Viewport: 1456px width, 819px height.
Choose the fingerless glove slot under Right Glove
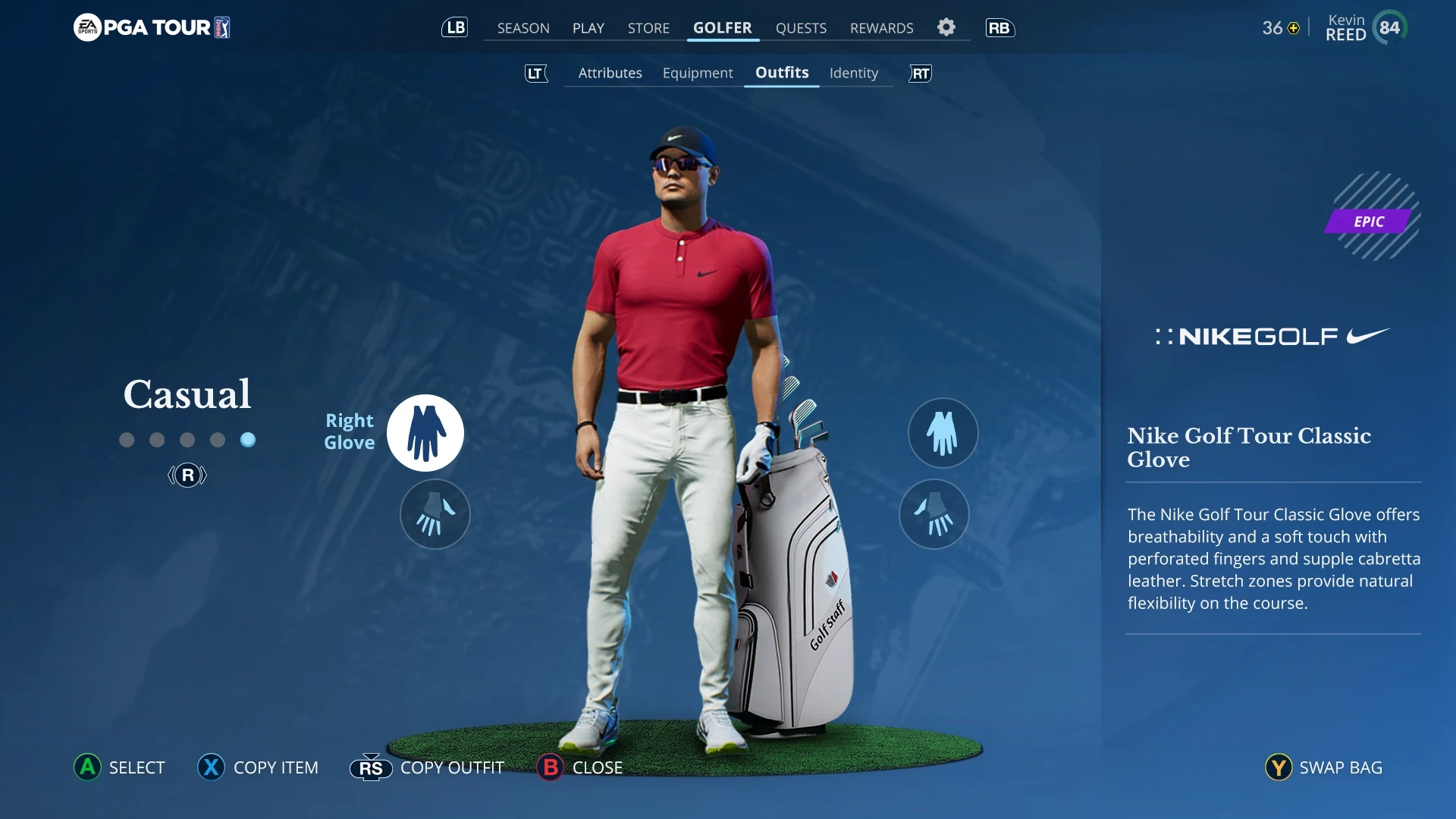pyautogui.click(x=435, y=514)
